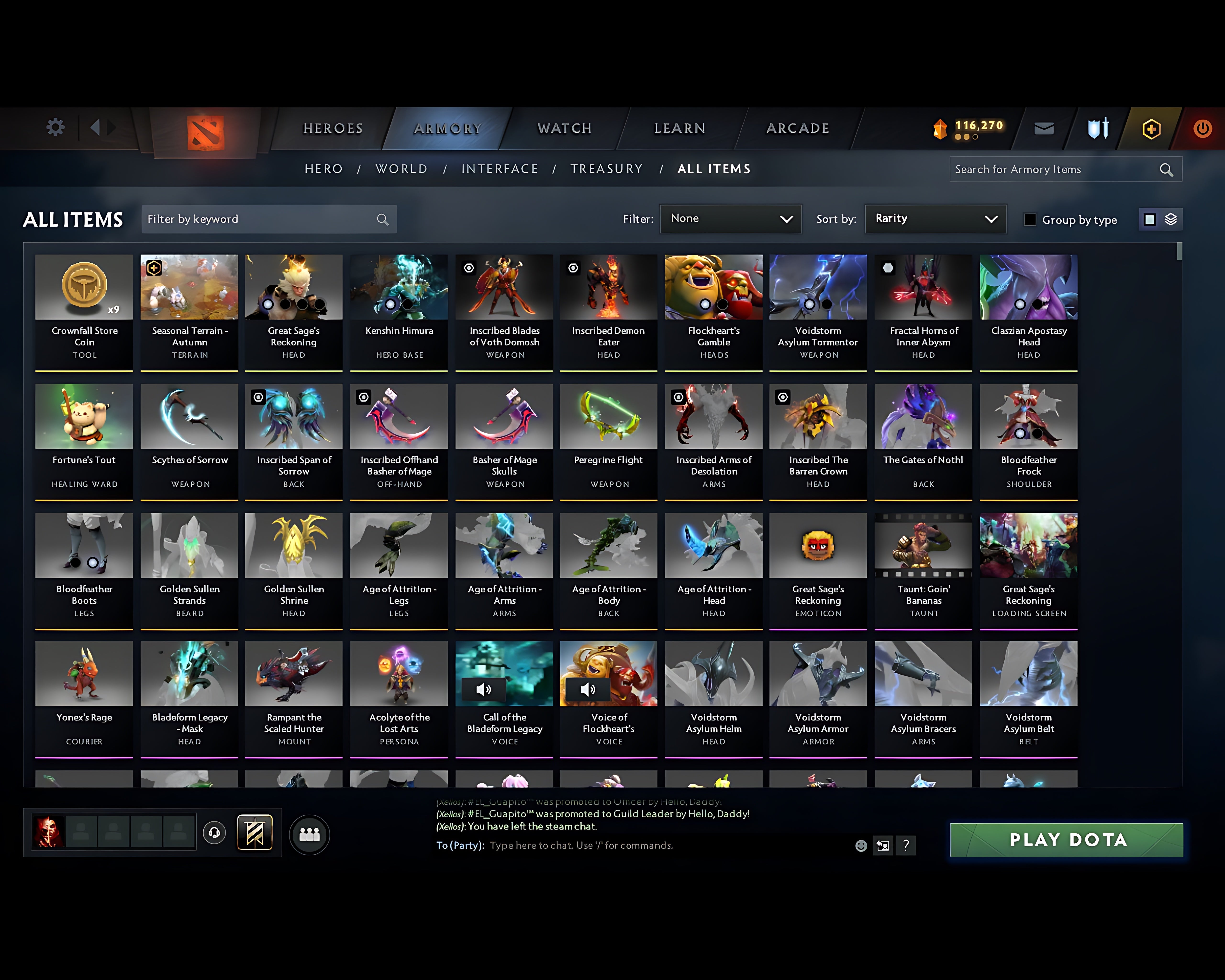
Task: Open the settings gear icon
Action: 55,128
